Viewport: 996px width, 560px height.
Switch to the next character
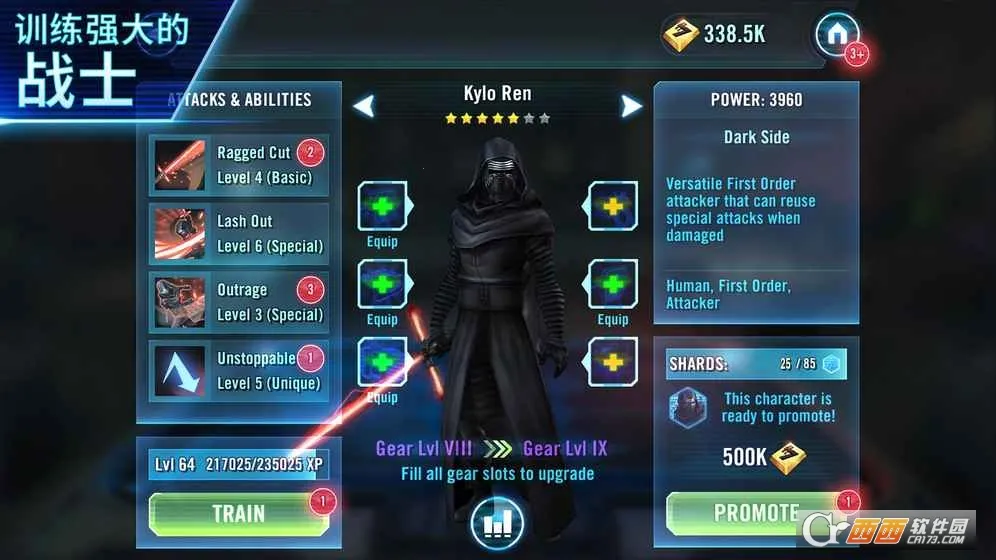[x=631, y=105]
